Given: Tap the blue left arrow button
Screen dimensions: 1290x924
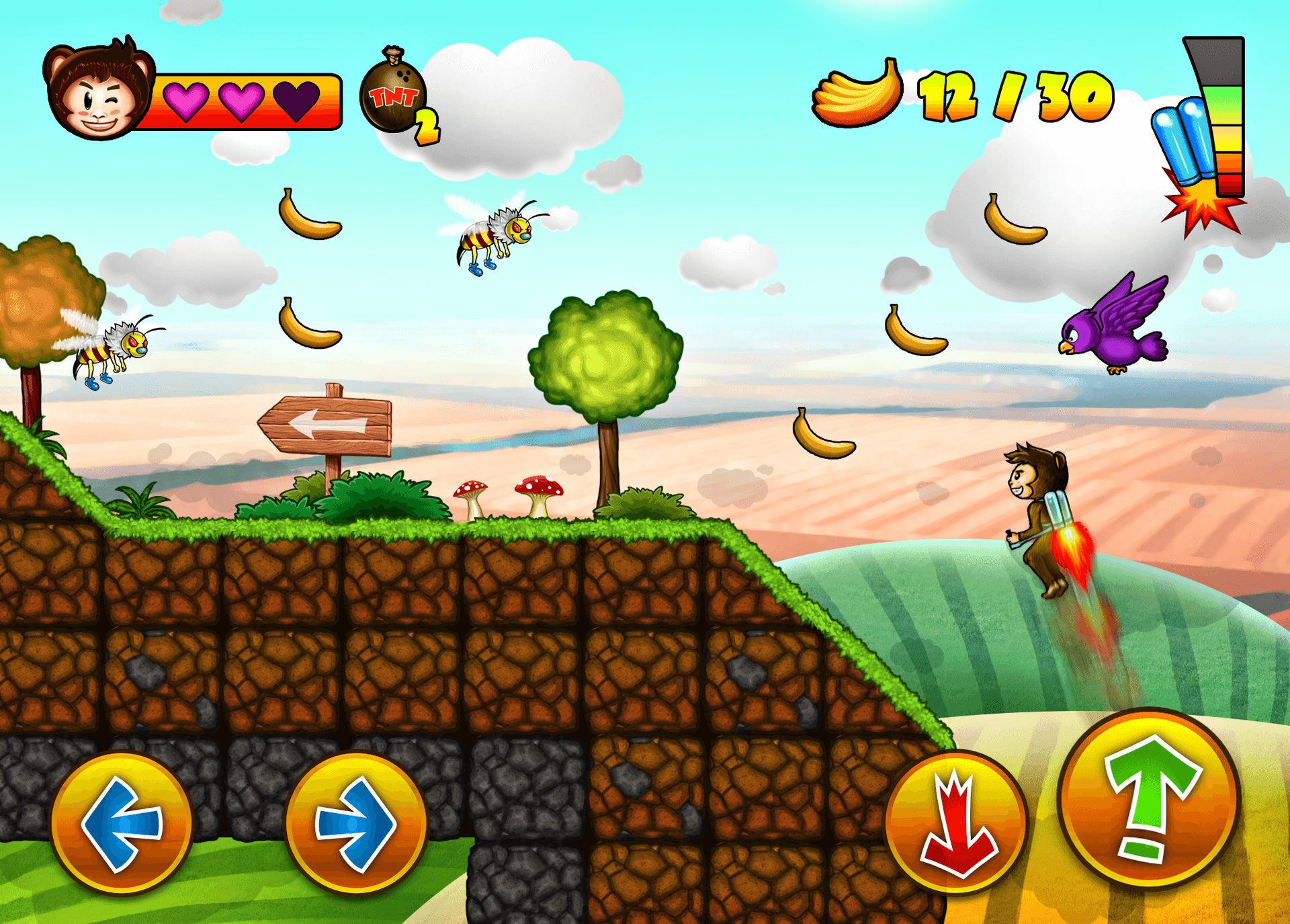Looking at the screenshot, I should coord(122,824).
